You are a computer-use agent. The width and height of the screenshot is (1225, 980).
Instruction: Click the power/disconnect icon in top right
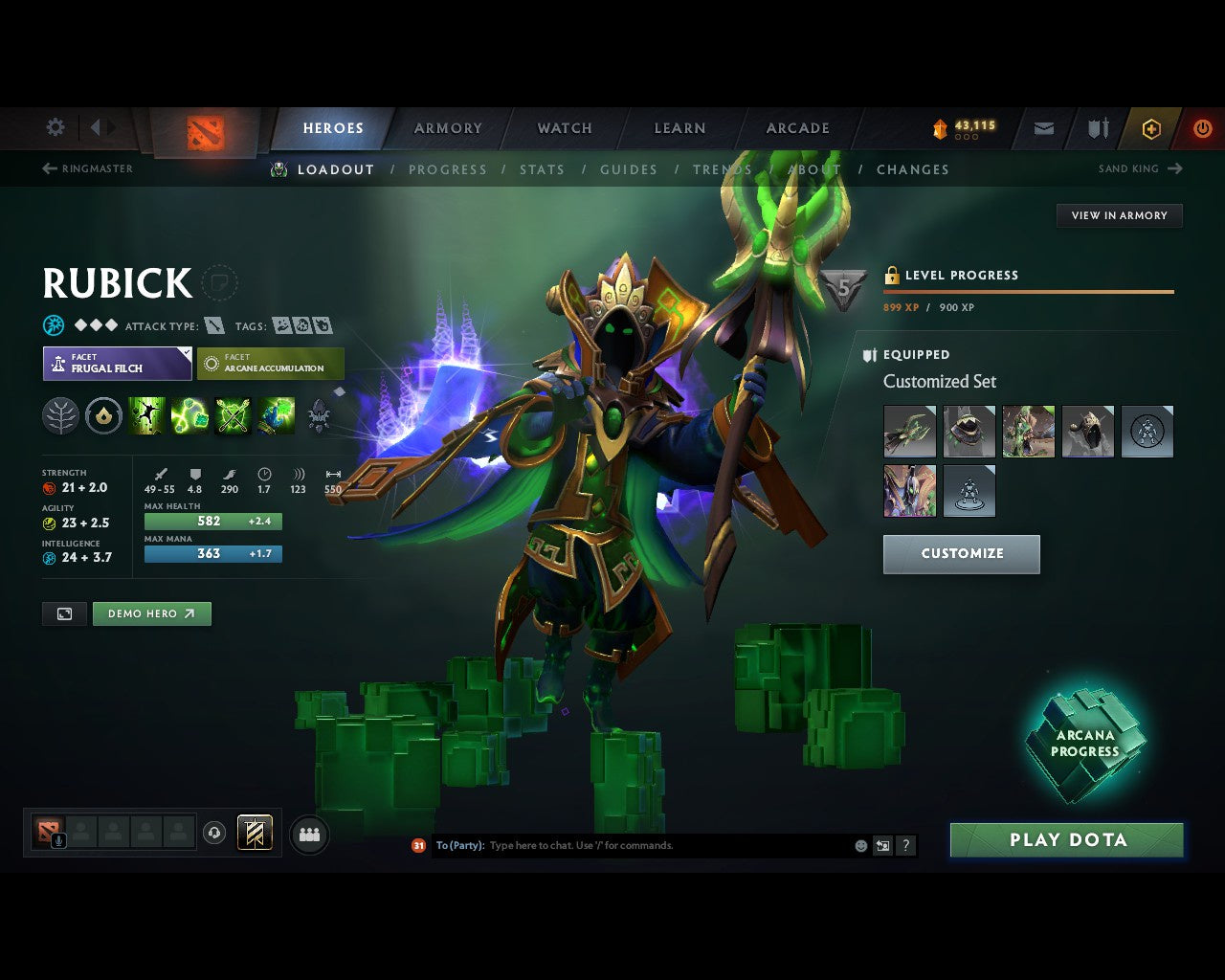(1203, 128)
